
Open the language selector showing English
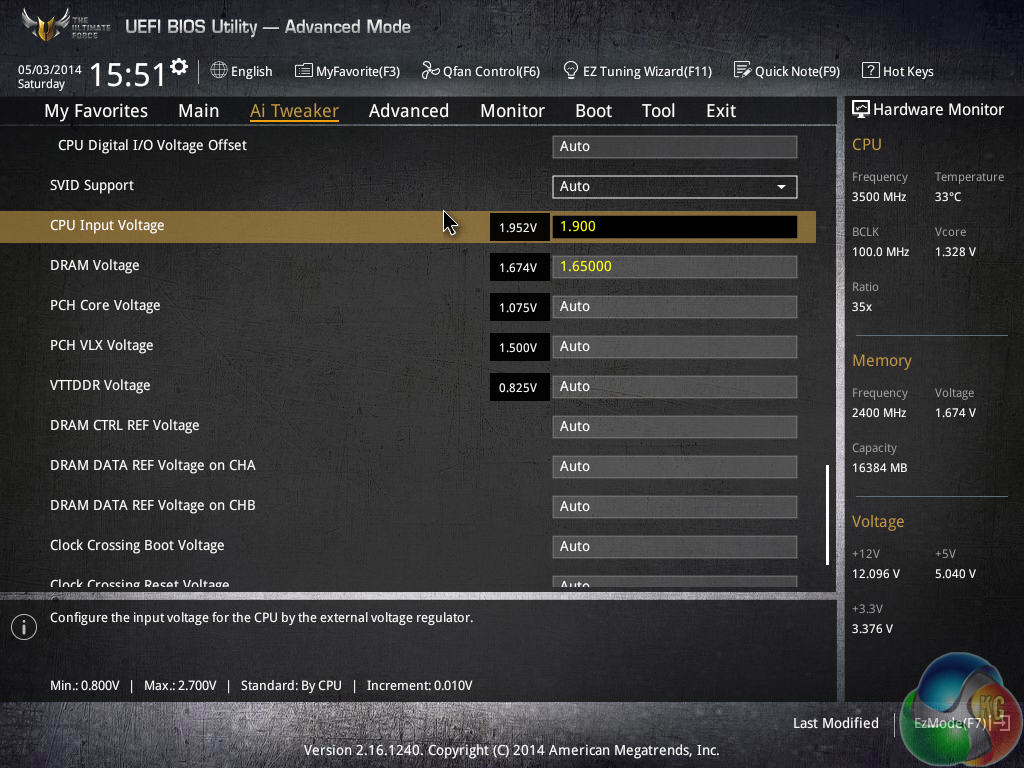[x=241, y=71]
